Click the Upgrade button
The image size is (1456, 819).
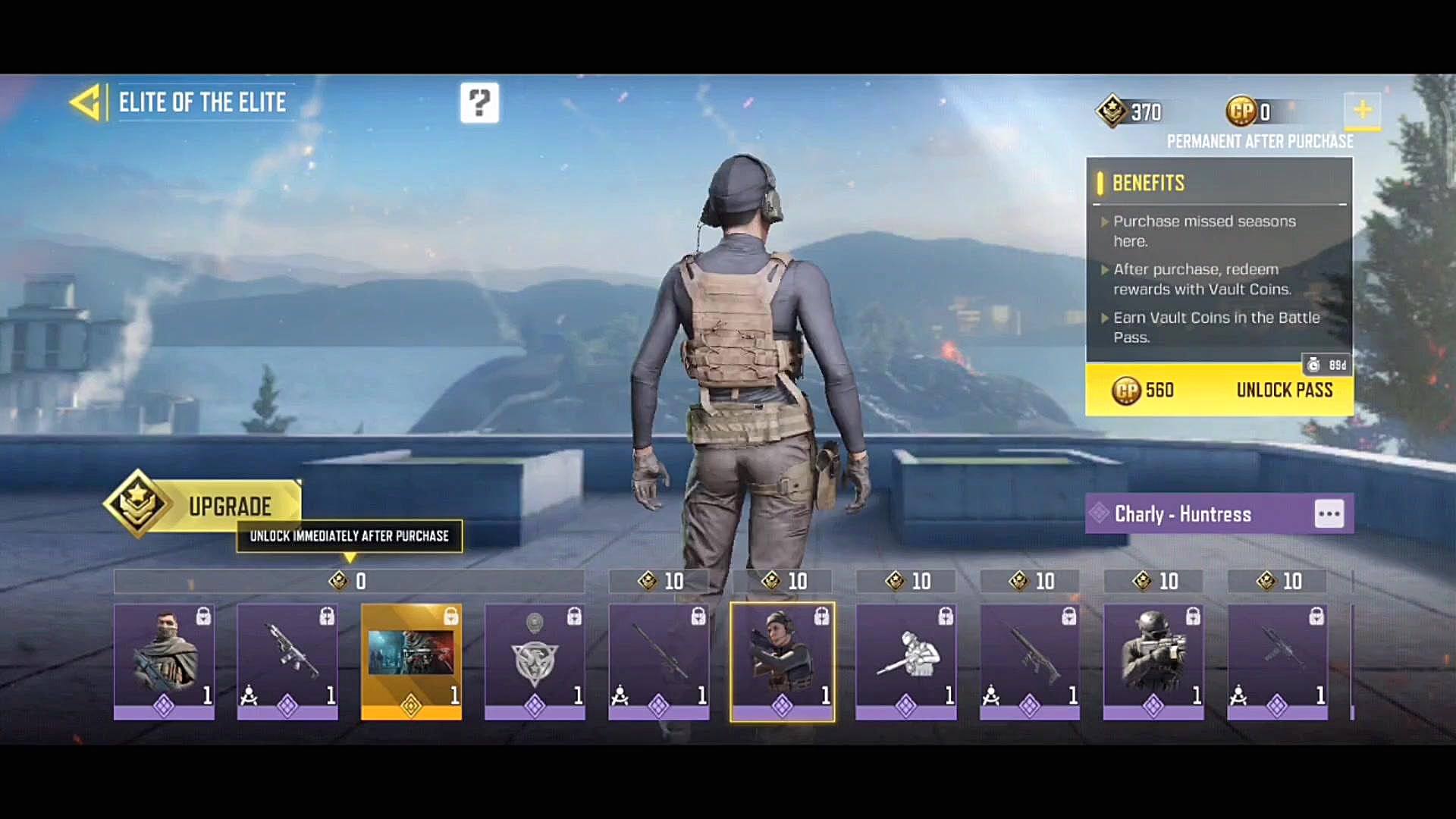point(205,505)
